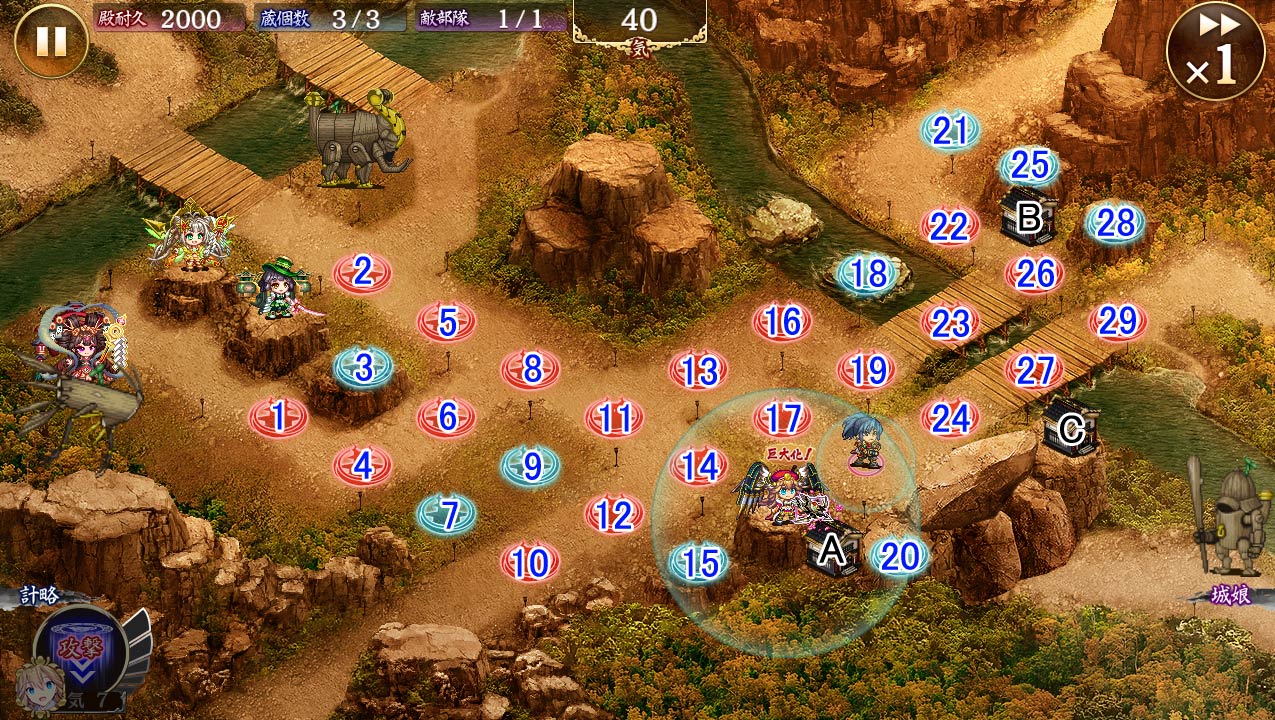The width and height of the screenshot is (1275, 720).
Task: Choose deployment tile number 3
Action: 362,368
